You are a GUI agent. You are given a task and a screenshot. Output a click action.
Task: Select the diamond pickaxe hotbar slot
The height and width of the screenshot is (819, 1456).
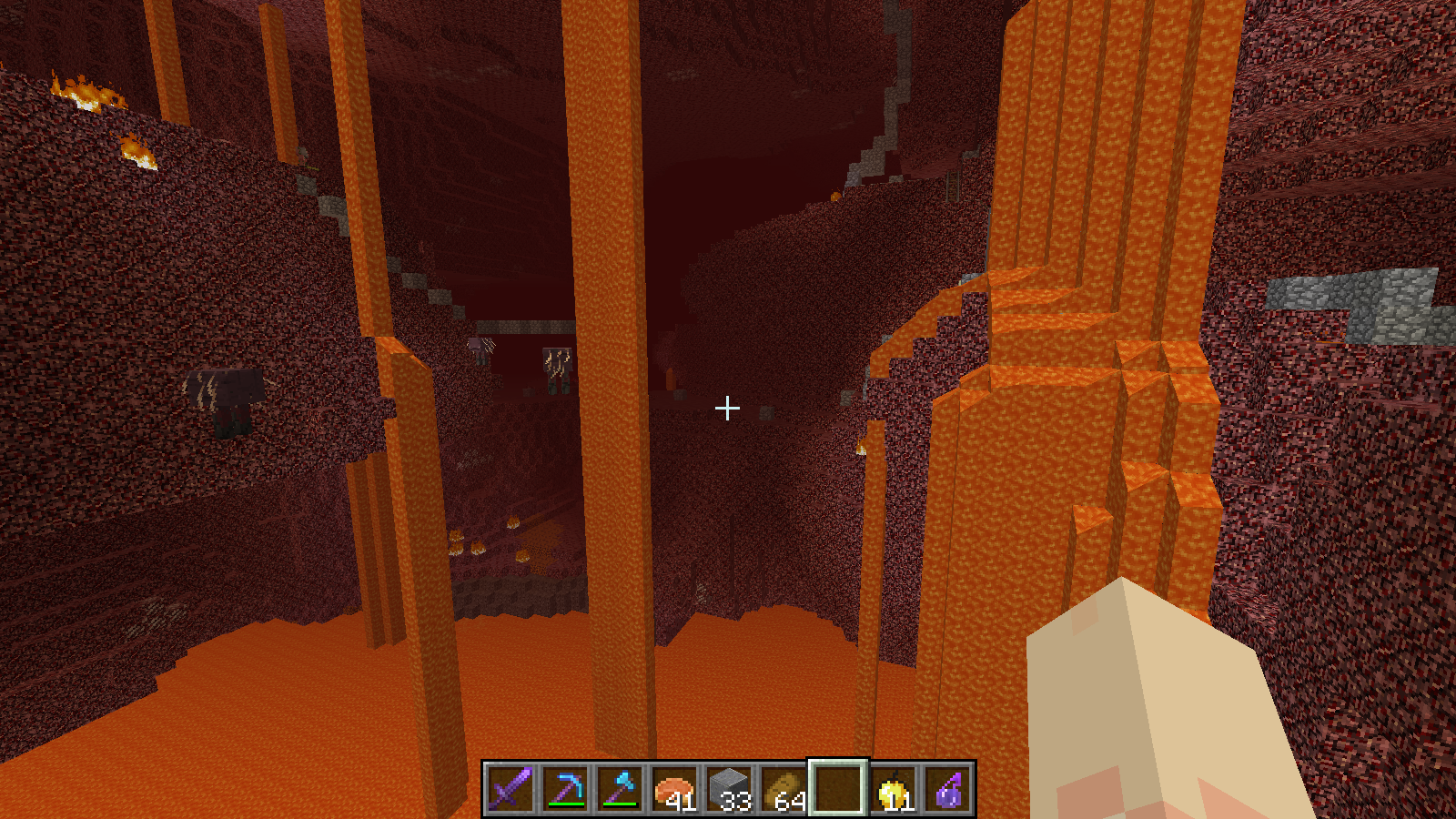pos(565,788)
